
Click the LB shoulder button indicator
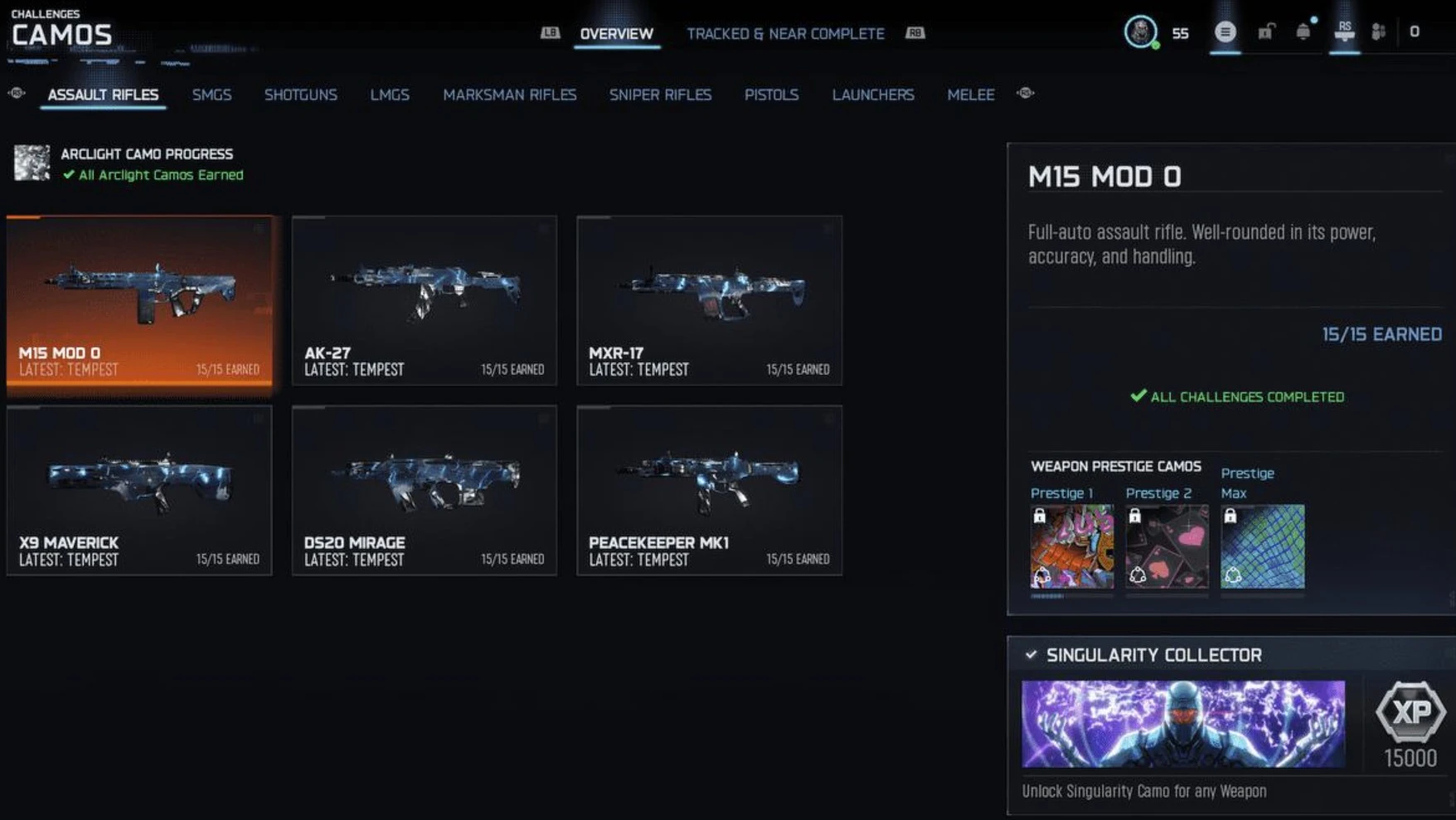coord(549,33)
